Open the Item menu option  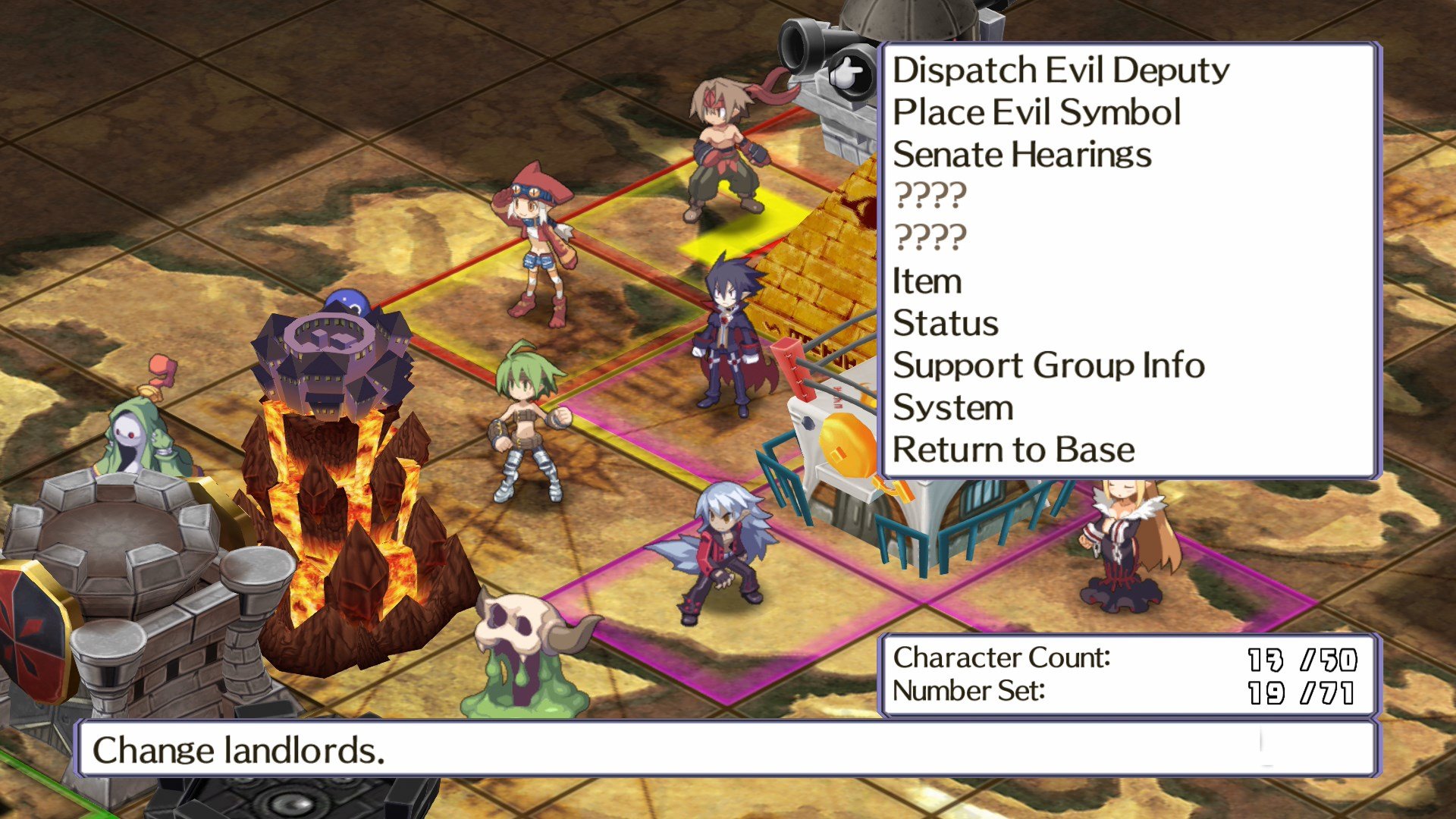coord(927,281)
